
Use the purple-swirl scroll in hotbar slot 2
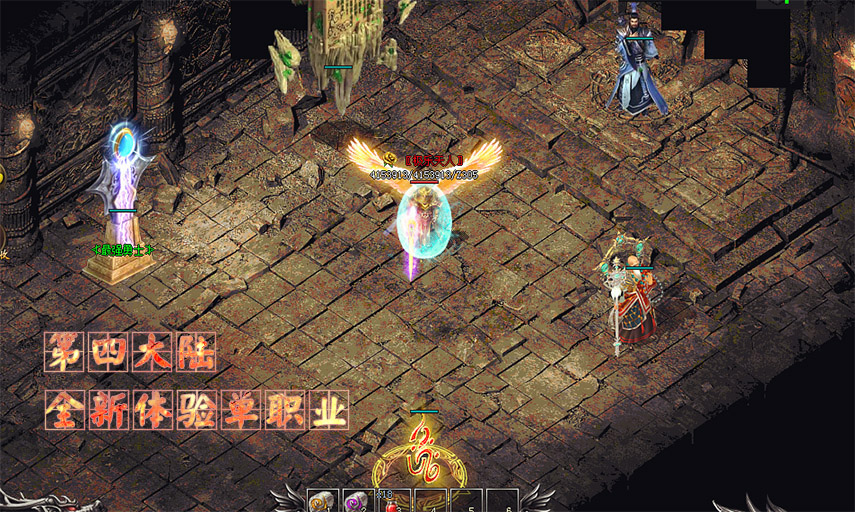(358, 502)
